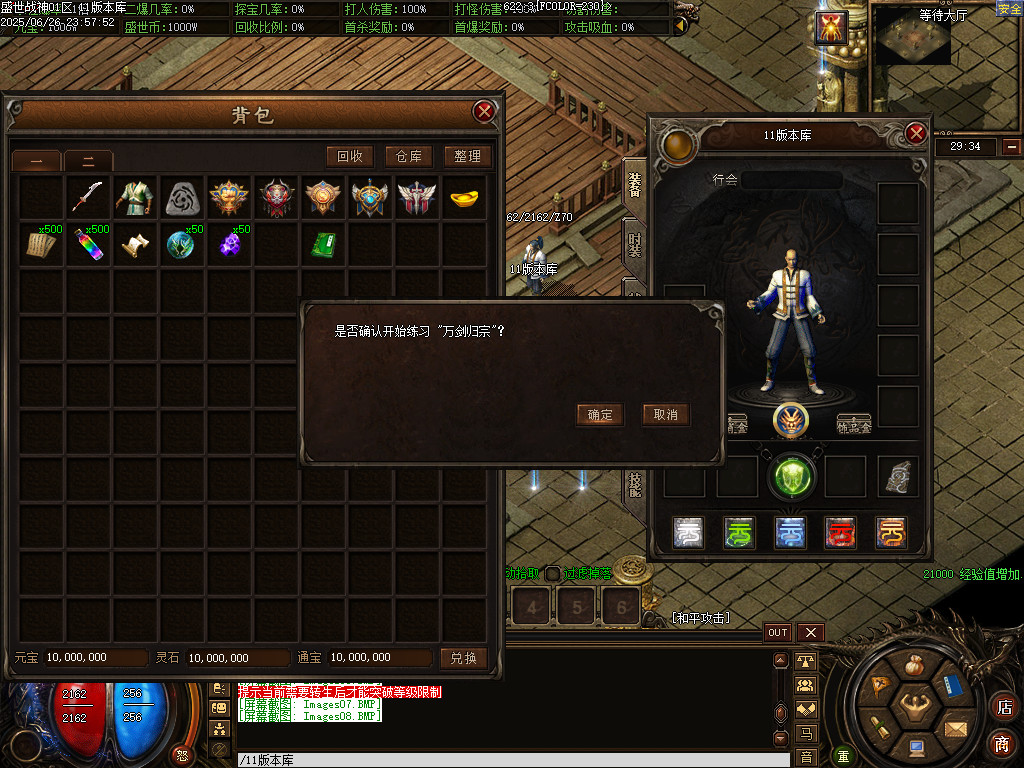This screenshot has width=1024, height=768.
Task: Click the 兑换 exchange button
Action: click(x=464, y=658)
